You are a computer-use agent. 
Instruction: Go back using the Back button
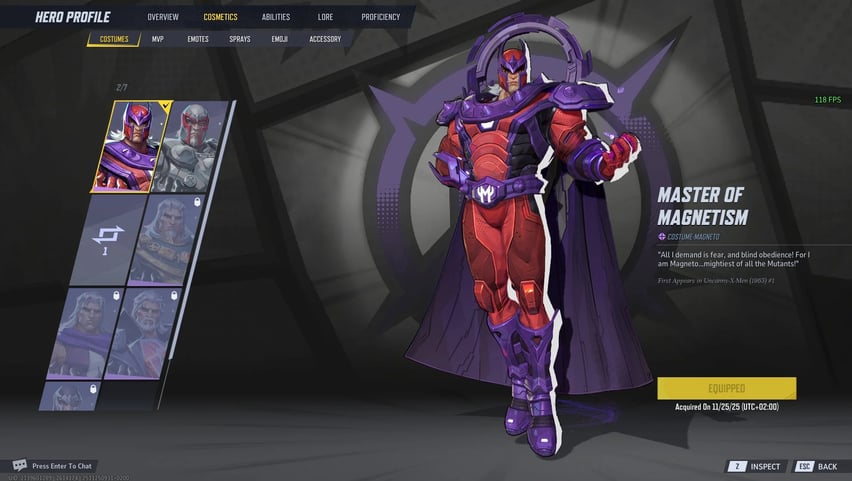tap(817, 466)
